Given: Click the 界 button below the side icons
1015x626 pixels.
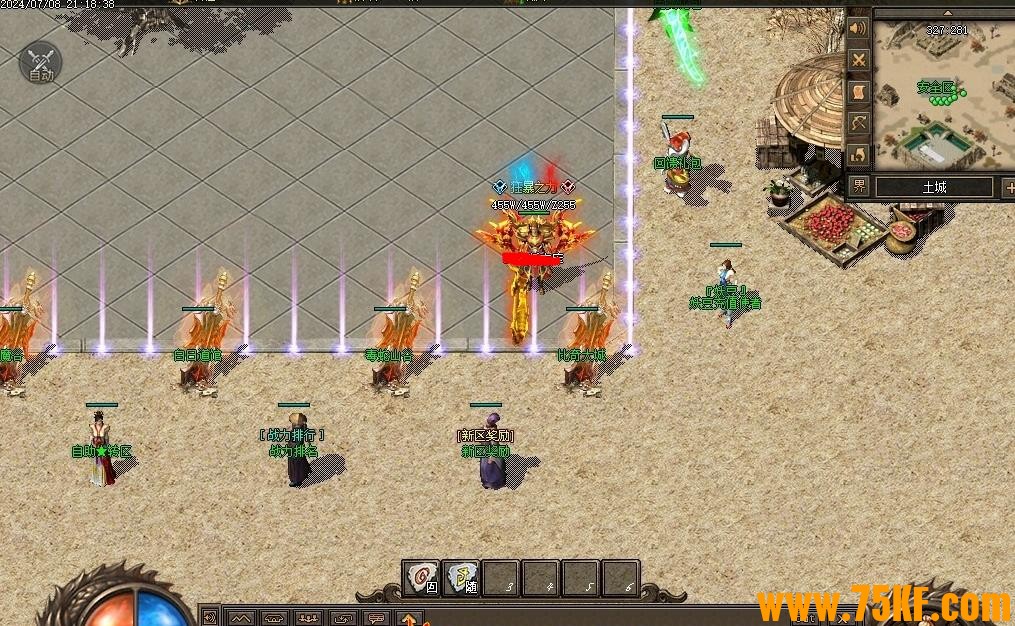Looking at the screenshot, I should tap(859, 186).
